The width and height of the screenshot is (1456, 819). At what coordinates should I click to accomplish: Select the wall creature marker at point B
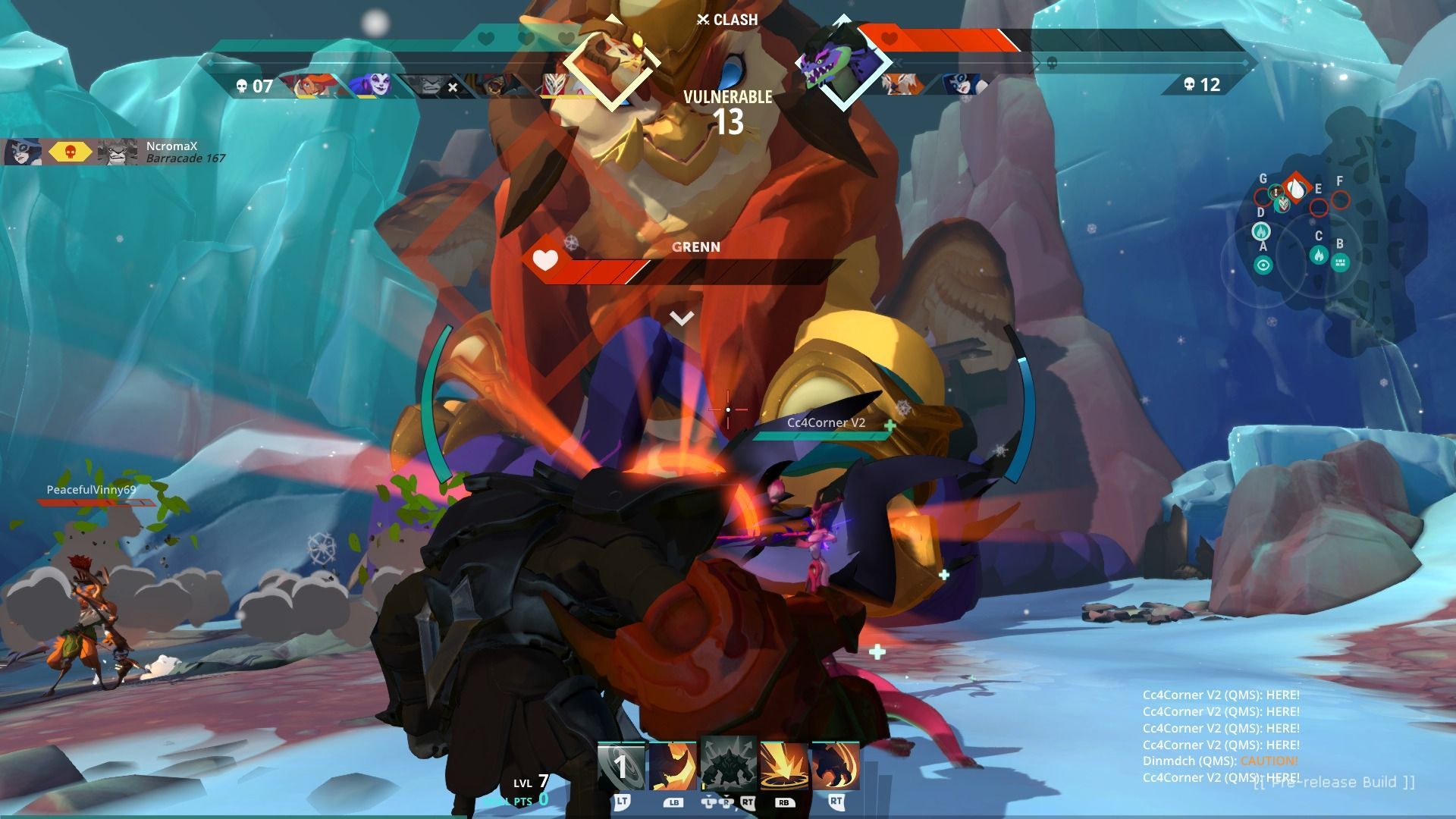(1340, 262)
